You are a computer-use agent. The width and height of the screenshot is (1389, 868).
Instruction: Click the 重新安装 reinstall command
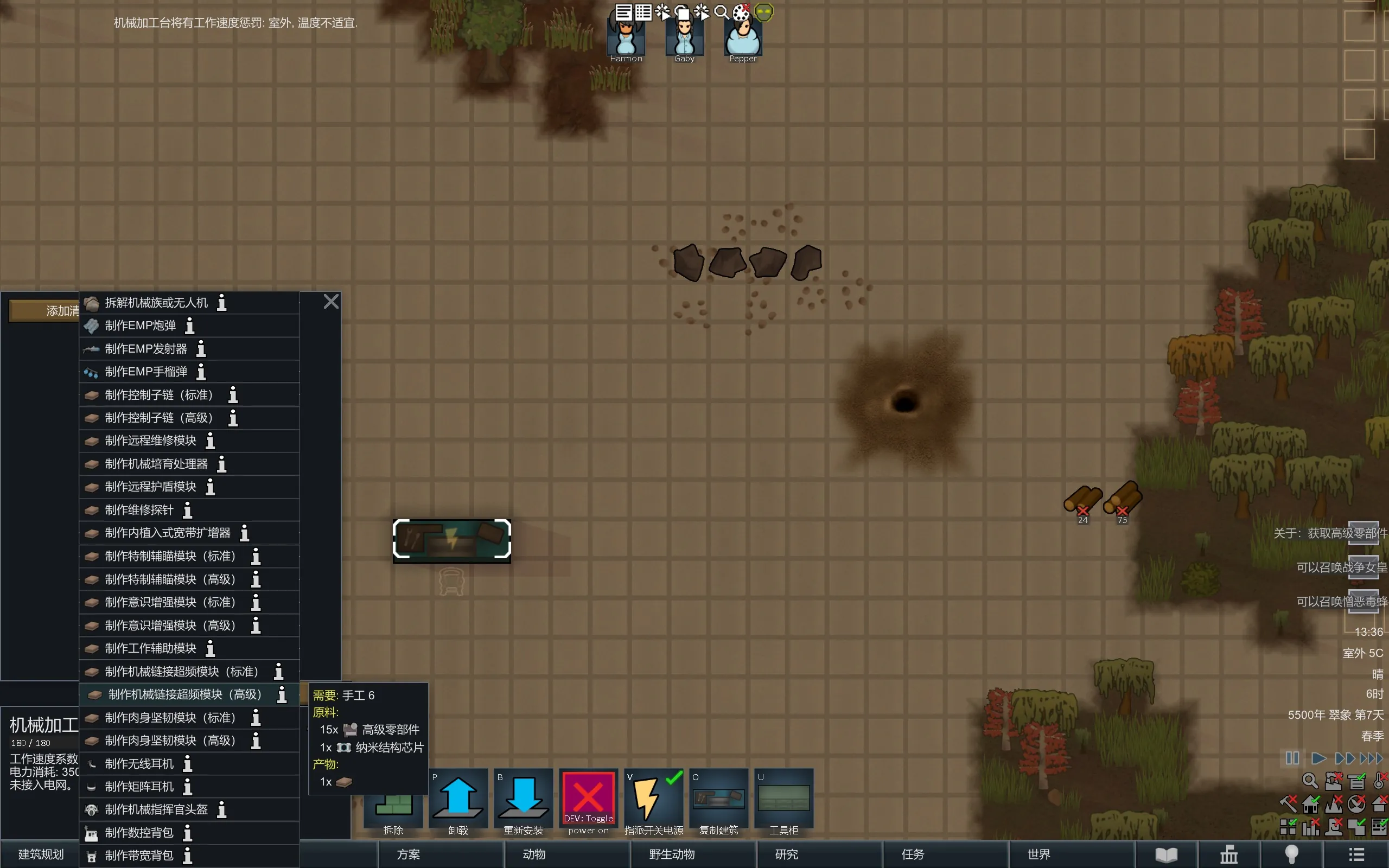click(x=524, y=802)
